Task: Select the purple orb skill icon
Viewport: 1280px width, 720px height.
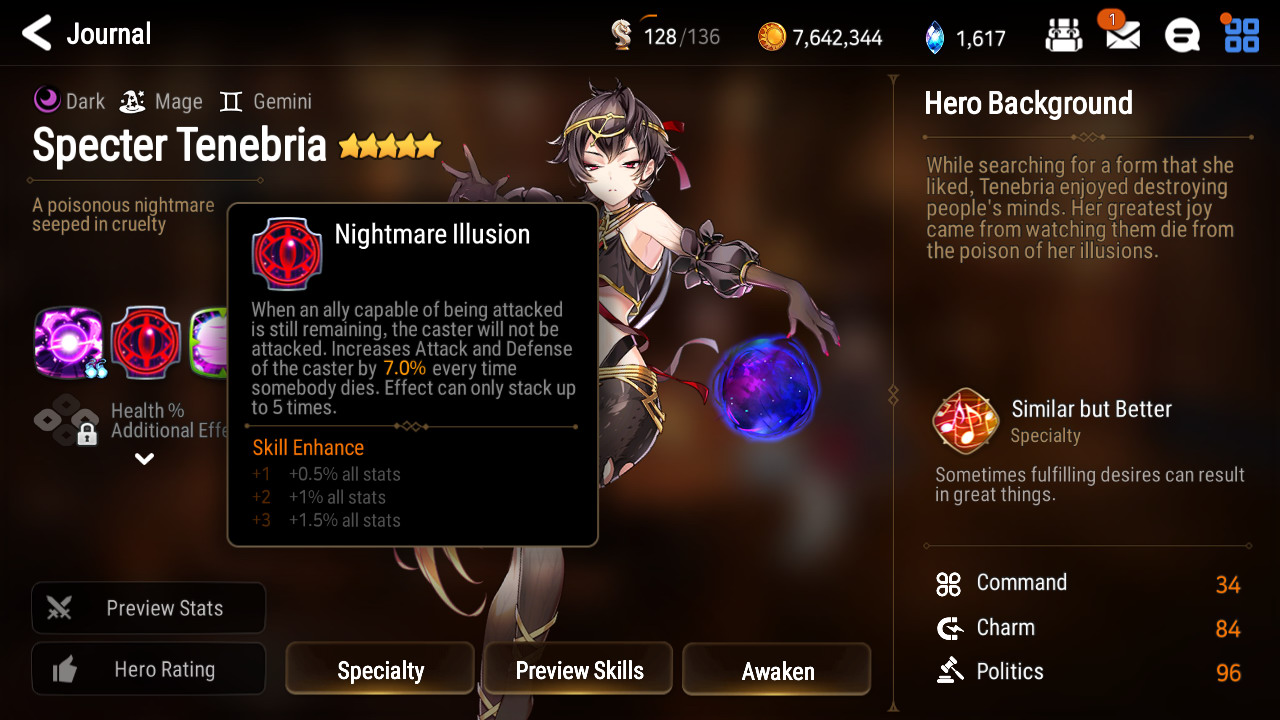Action: click(69, 343)
